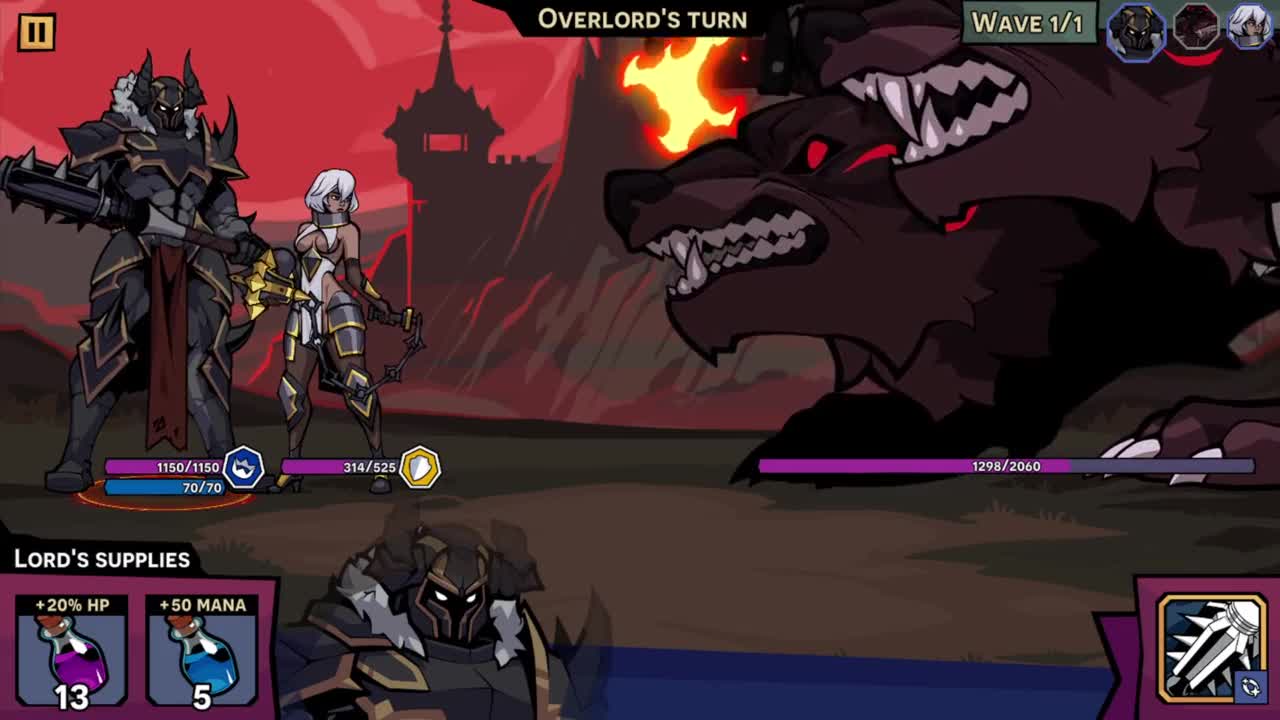The image size is (1280, 720).
Task: Activate the spiked mace attack skill
Action: (x=1212, y=648)
